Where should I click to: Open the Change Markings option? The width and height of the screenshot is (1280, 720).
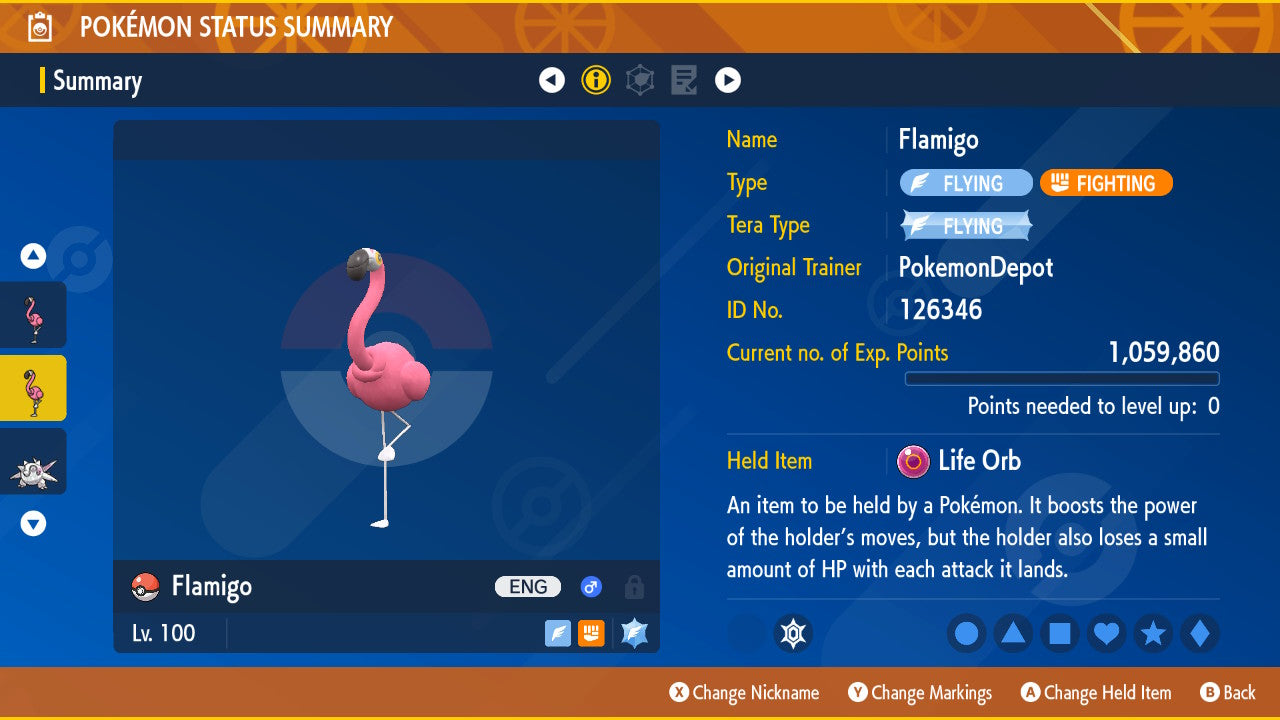click(920, 693)
